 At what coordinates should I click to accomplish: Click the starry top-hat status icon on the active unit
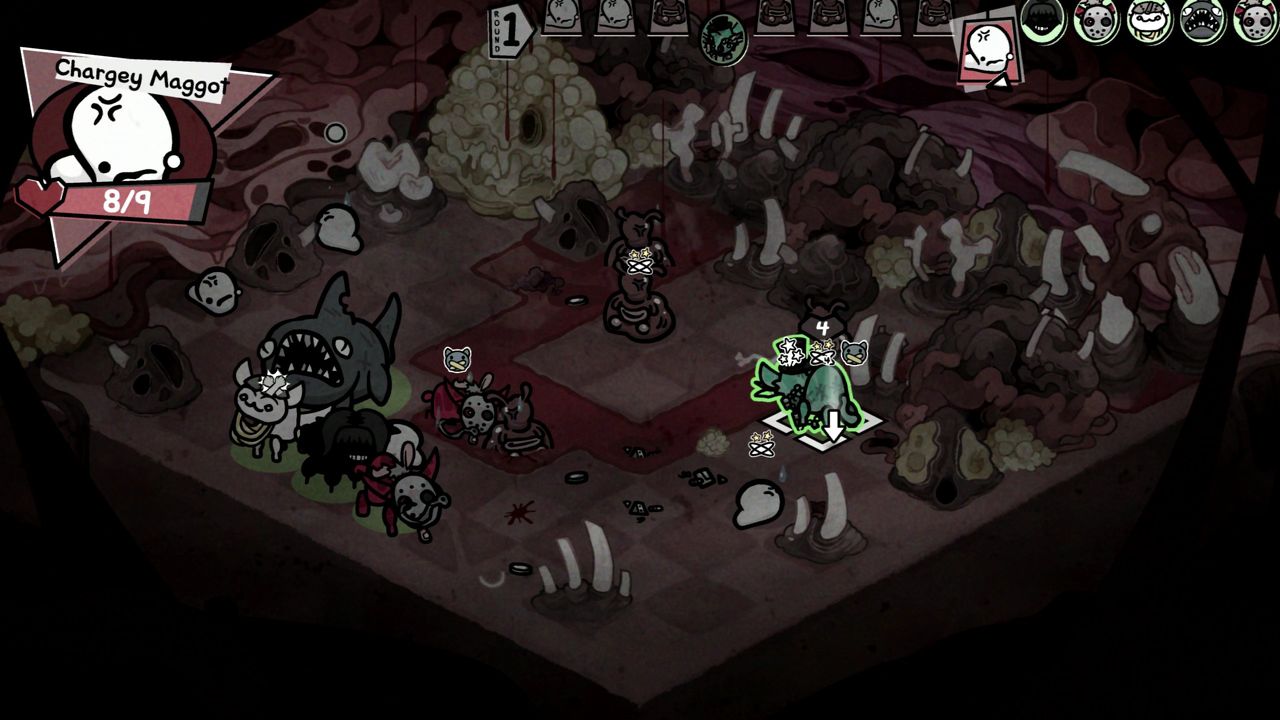point(791,352)
